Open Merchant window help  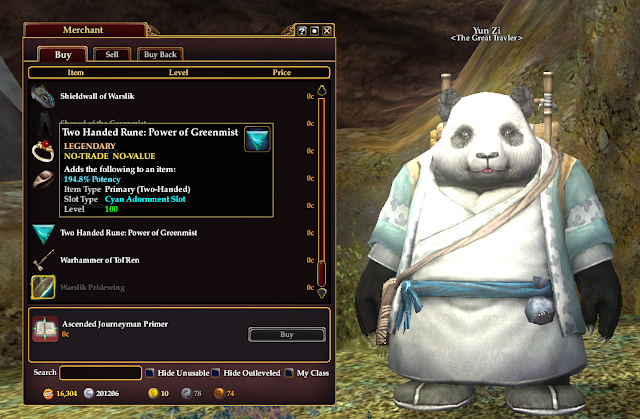[303, 31]
